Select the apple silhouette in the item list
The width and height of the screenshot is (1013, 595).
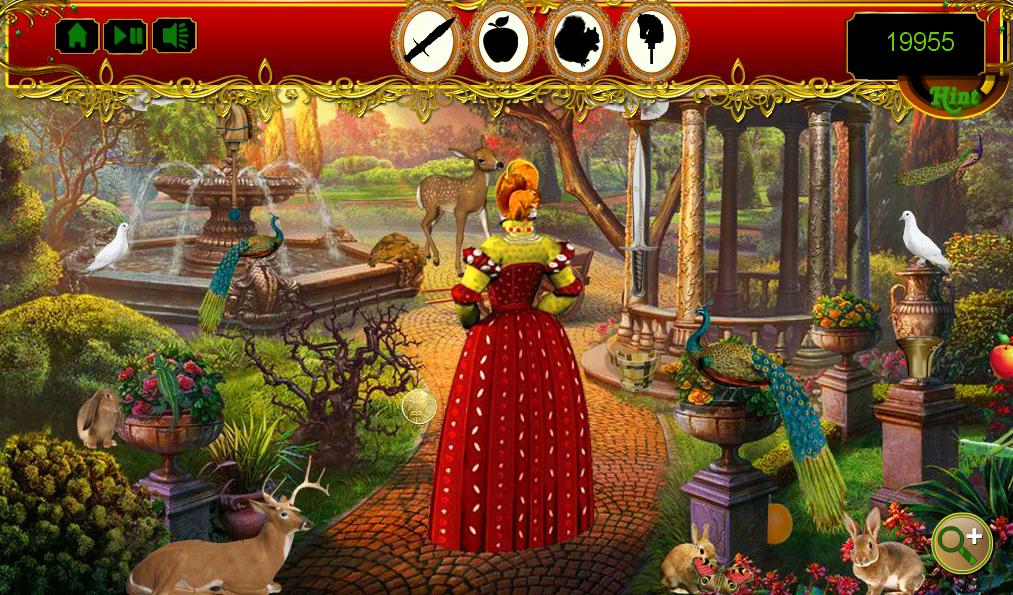[x=503, y=42]
